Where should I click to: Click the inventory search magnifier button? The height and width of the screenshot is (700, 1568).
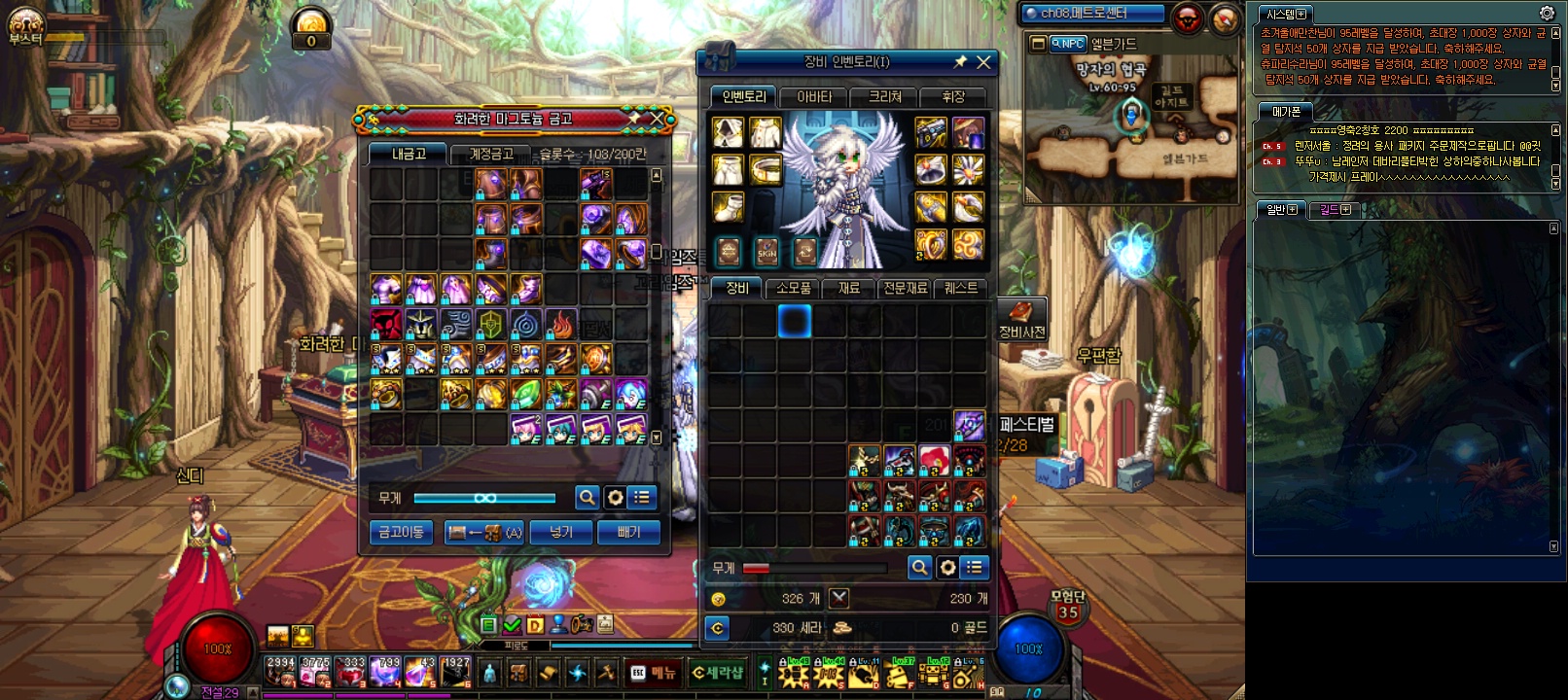pyautogui.click(x=918, y=567)
